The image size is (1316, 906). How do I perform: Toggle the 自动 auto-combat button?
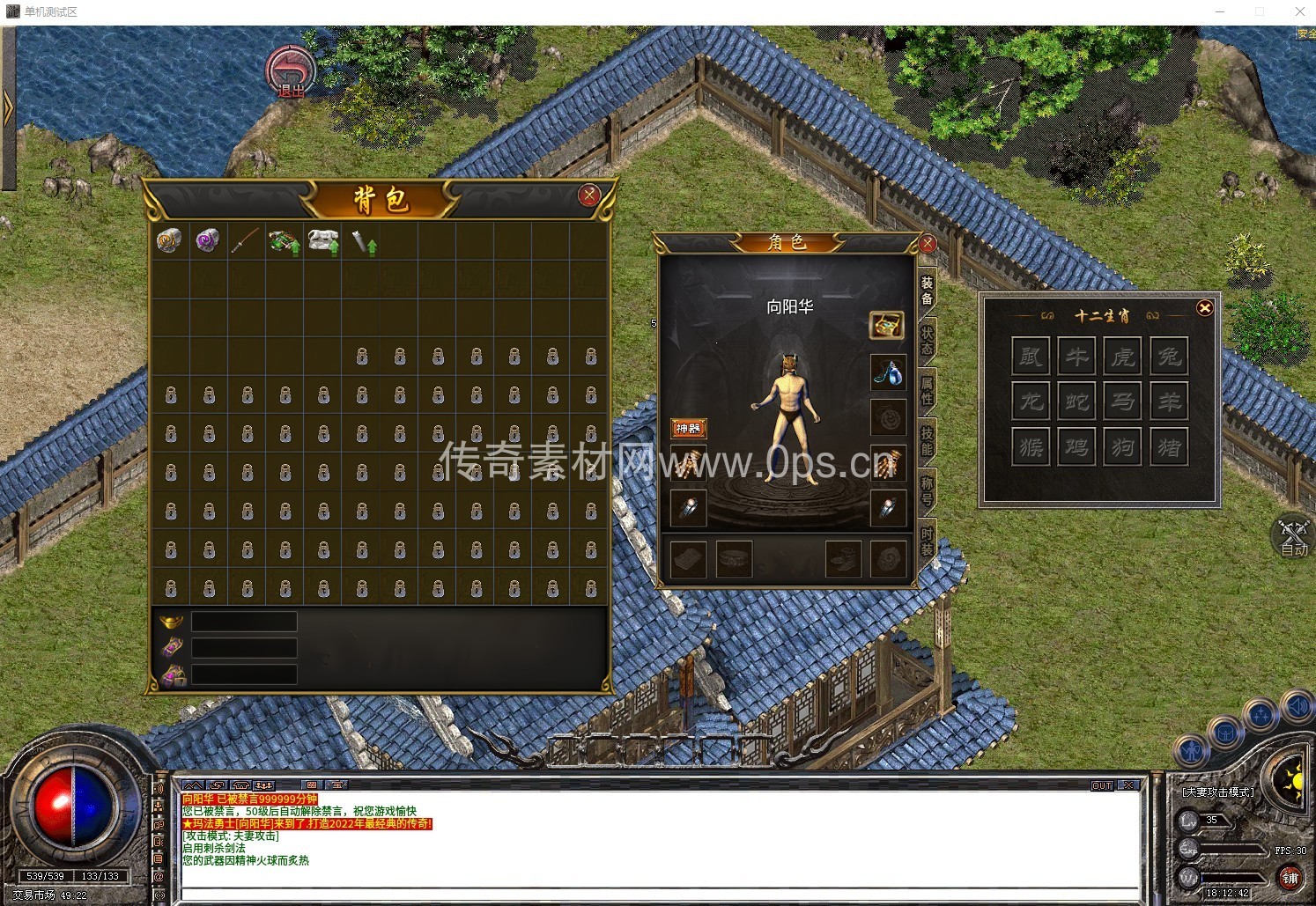pos(1293,536)
